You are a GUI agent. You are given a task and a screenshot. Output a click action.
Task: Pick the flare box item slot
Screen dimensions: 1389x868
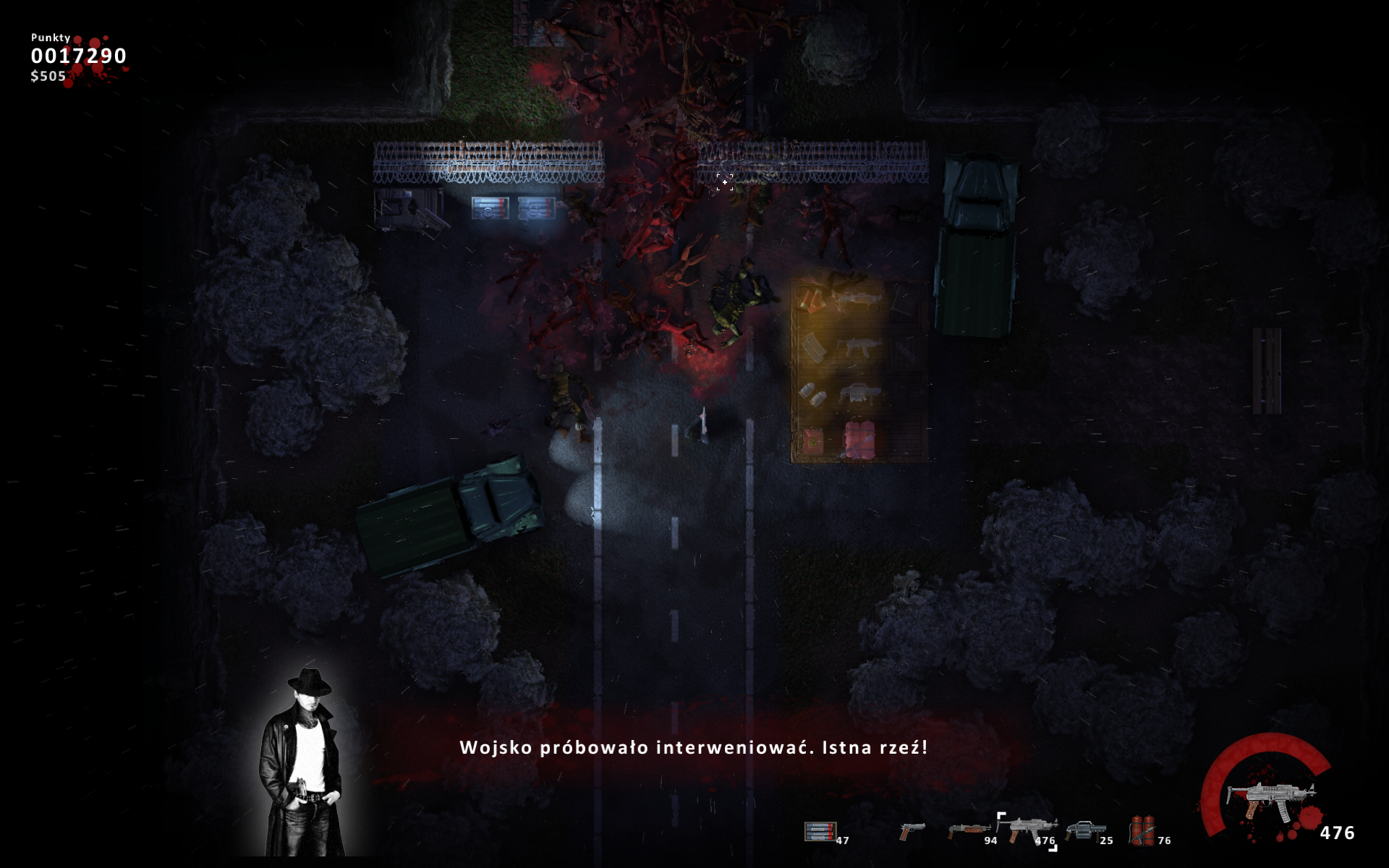coord(820,831)
